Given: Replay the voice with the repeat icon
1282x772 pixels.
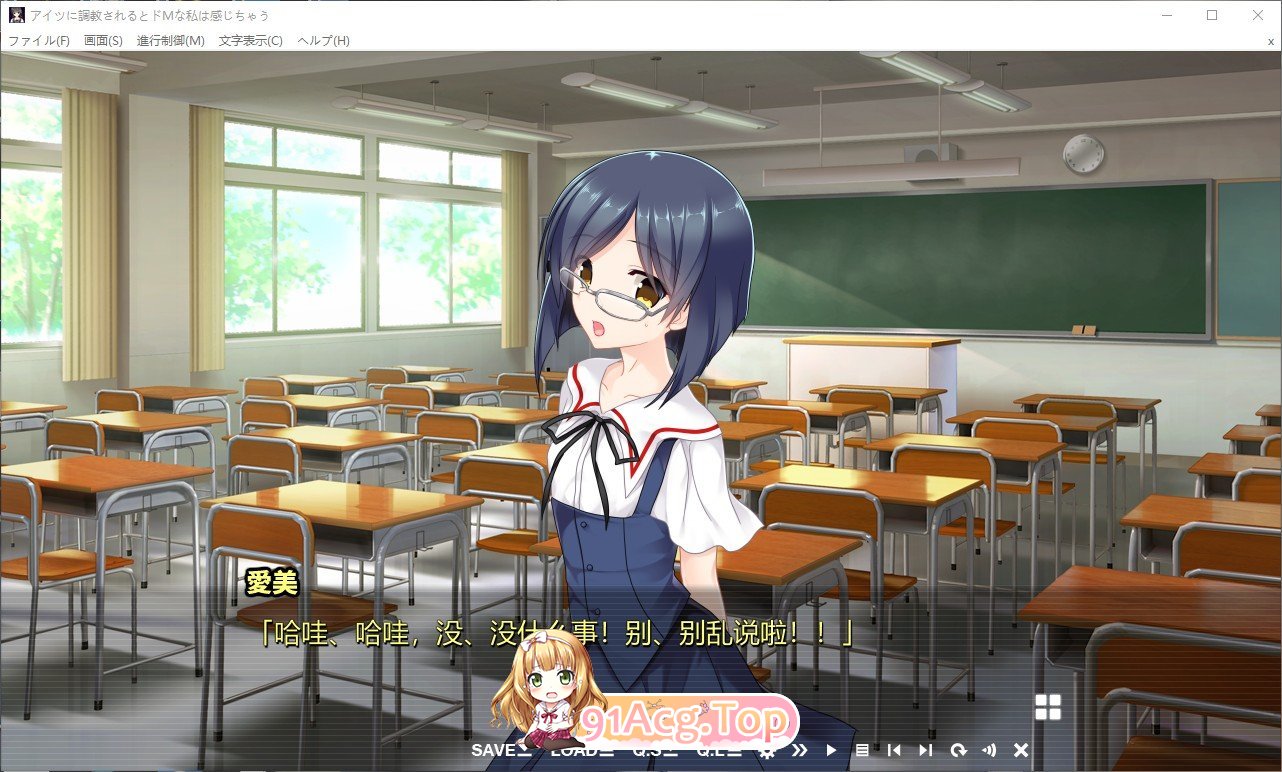Looking at the screenshot, I should [958, 749].
